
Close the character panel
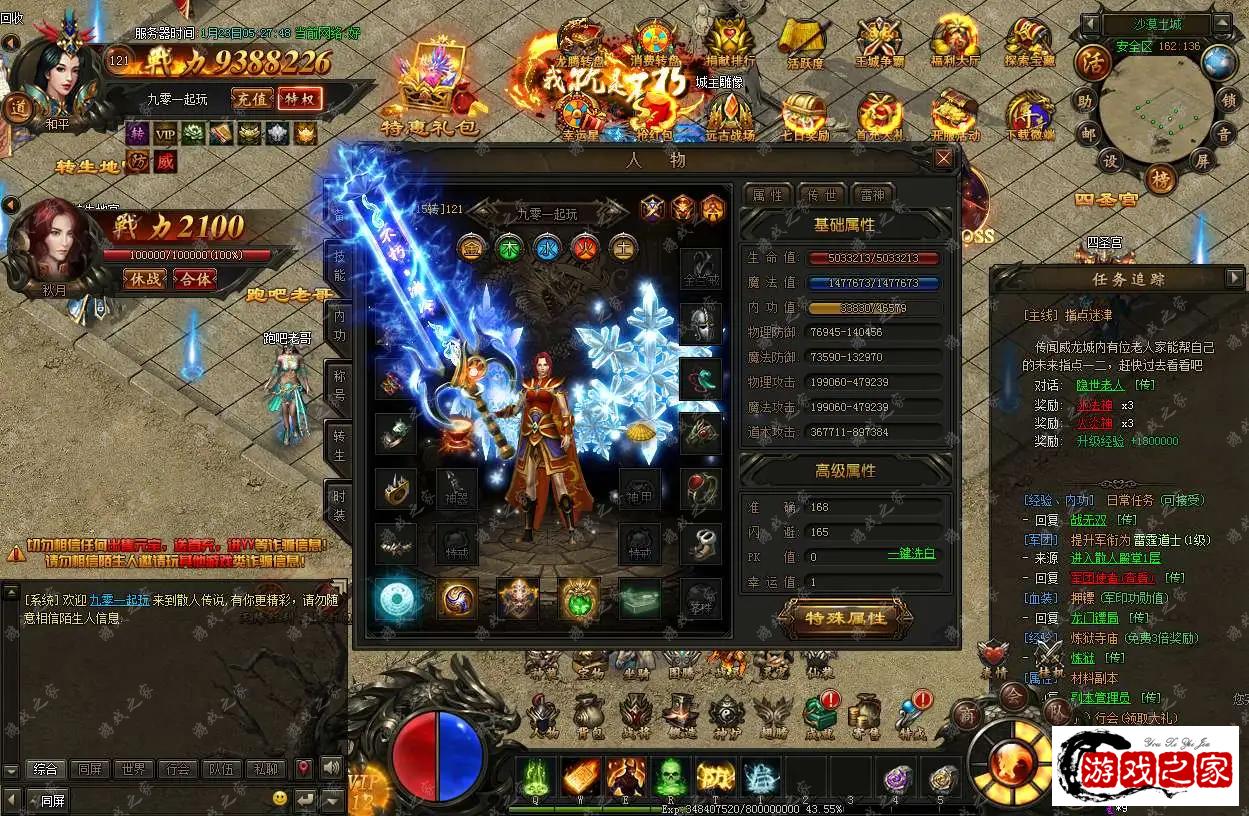pyautogui.click(x=943, y=158)
